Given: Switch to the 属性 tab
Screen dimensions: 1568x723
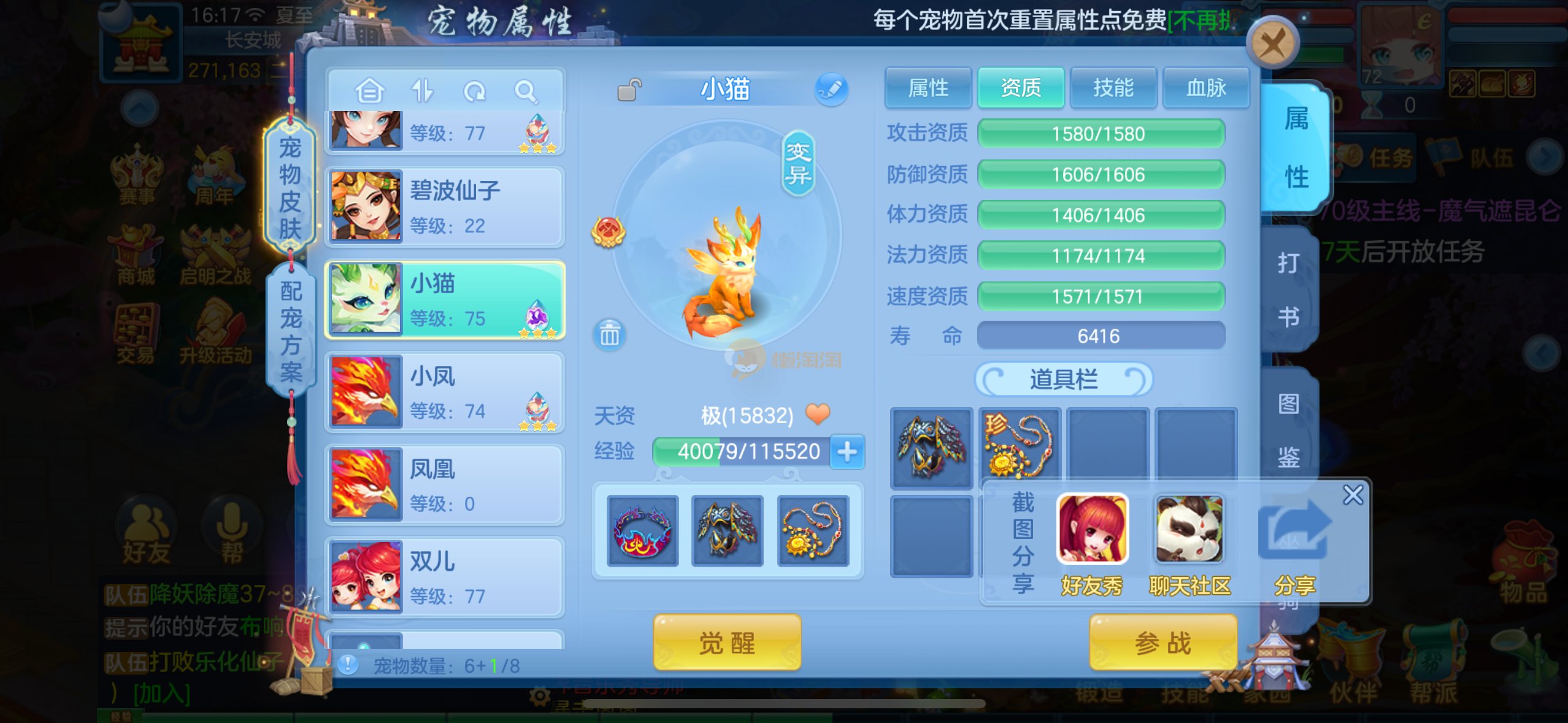Looking at the screenshot, I should tap(928, 88).
